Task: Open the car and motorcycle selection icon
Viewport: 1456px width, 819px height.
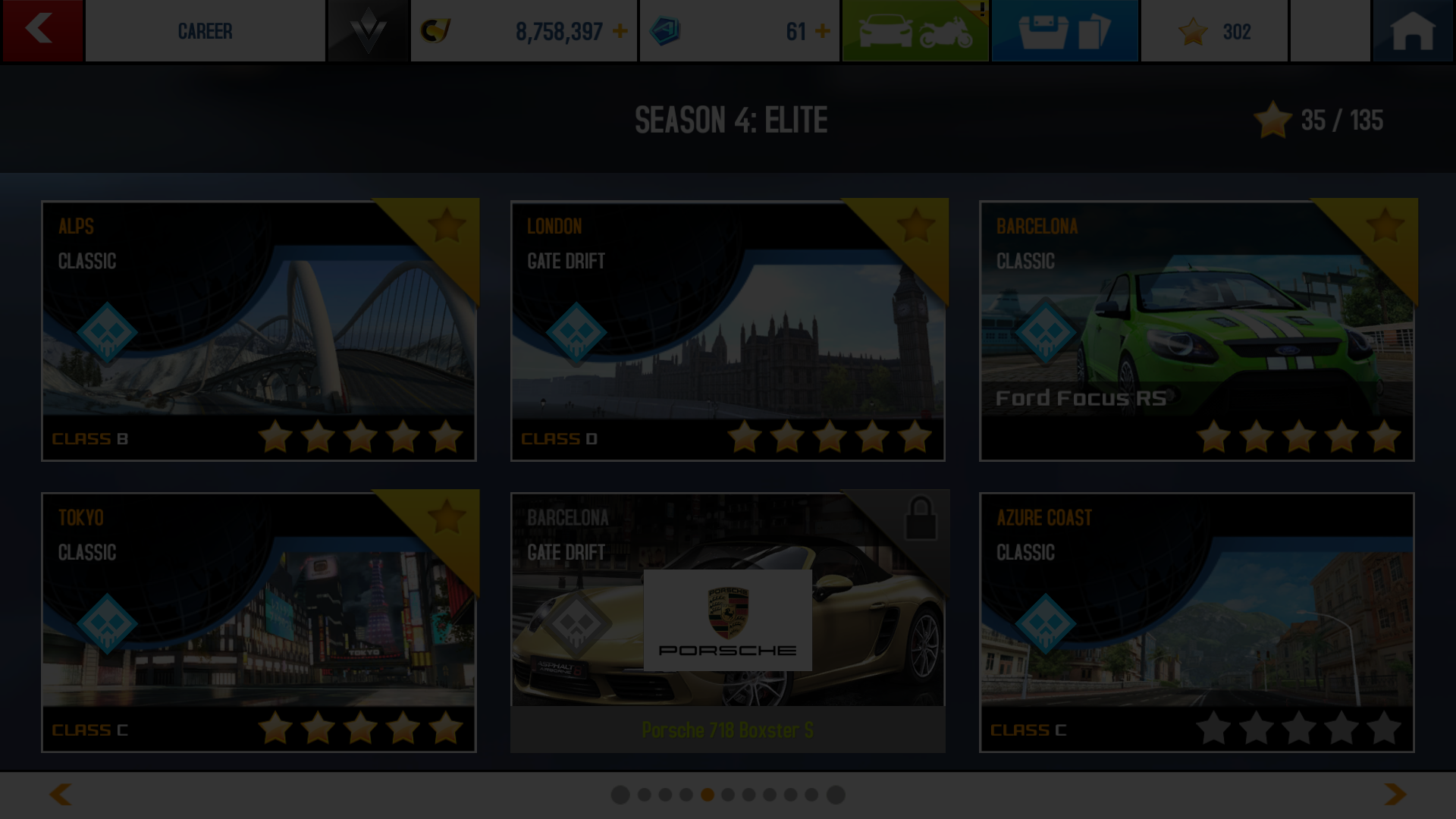Action: click(915, 31)
